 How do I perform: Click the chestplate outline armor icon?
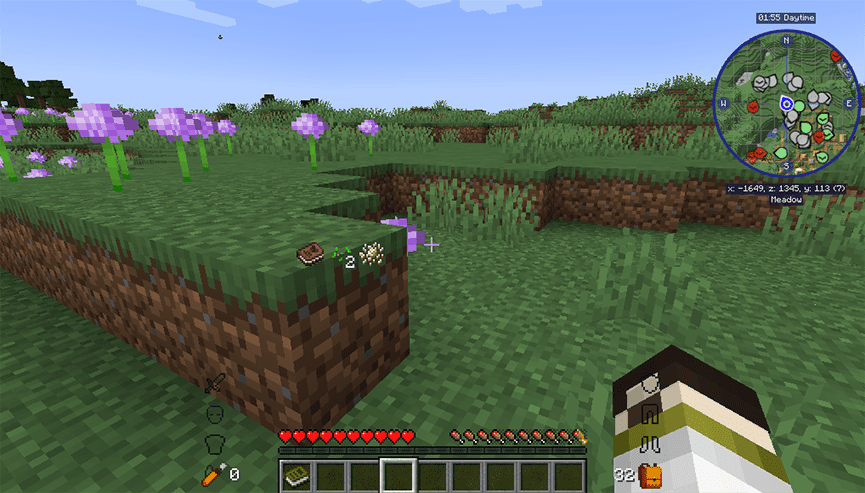[x=213, y=442]
